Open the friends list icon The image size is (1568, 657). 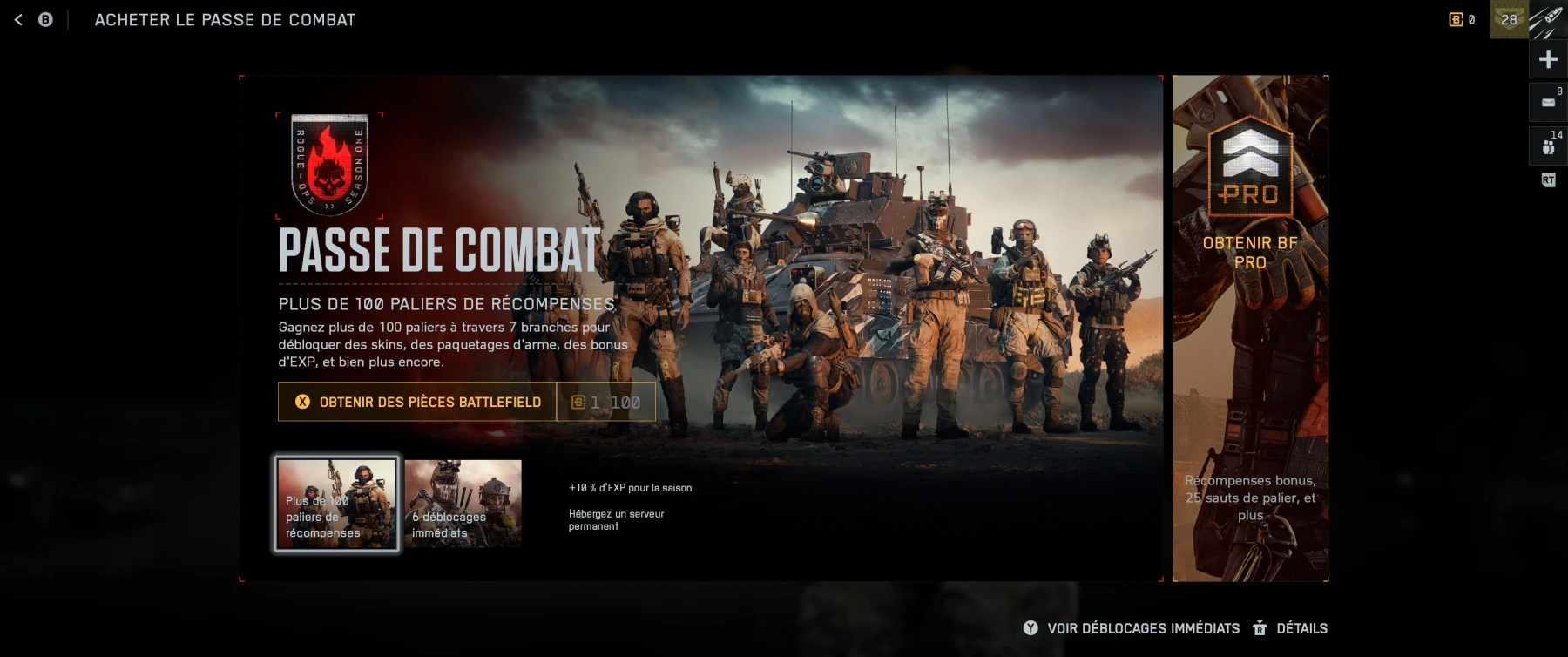[x=1548, y=146]
